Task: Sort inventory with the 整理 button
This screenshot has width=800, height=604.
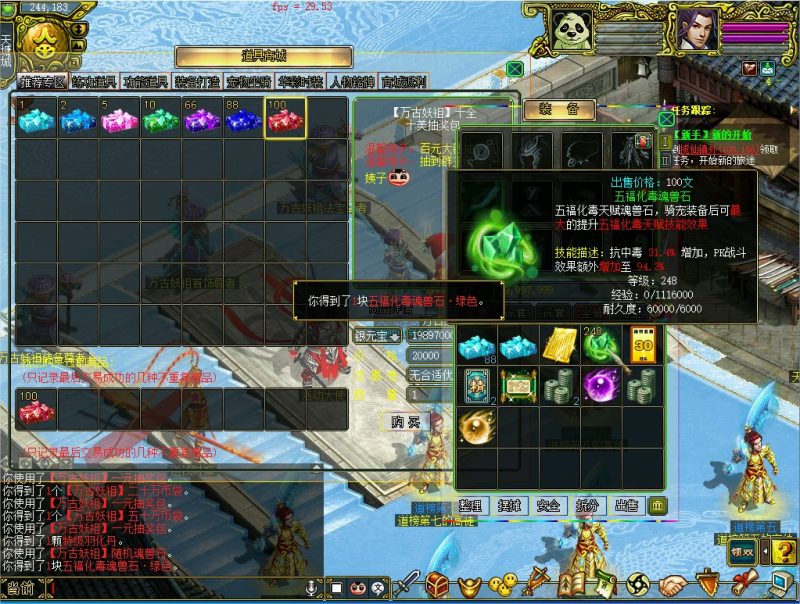Action: pyautogui.click(x=472, y=506)
